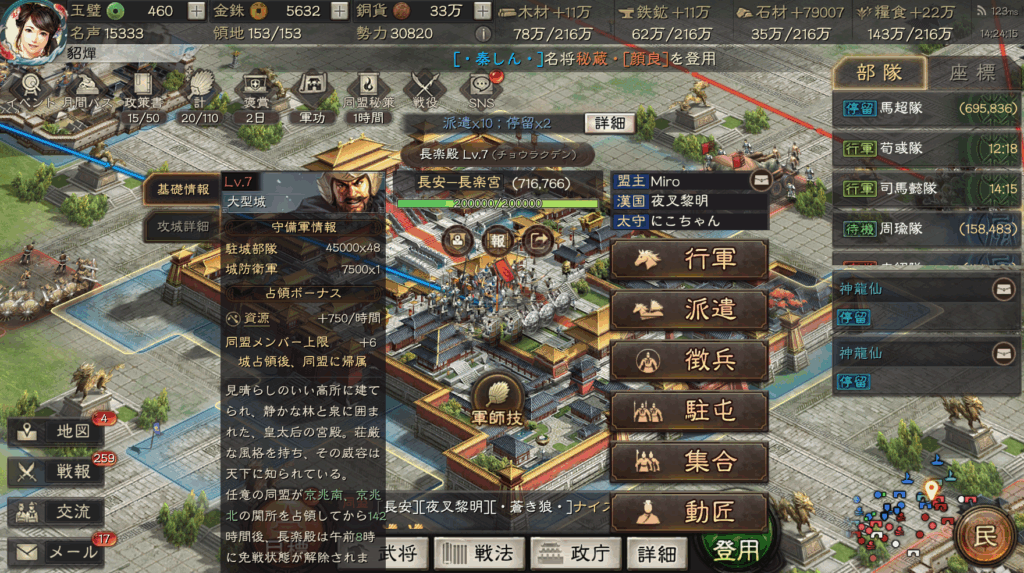Open the 攻城詳細 siege details tab

183,226
